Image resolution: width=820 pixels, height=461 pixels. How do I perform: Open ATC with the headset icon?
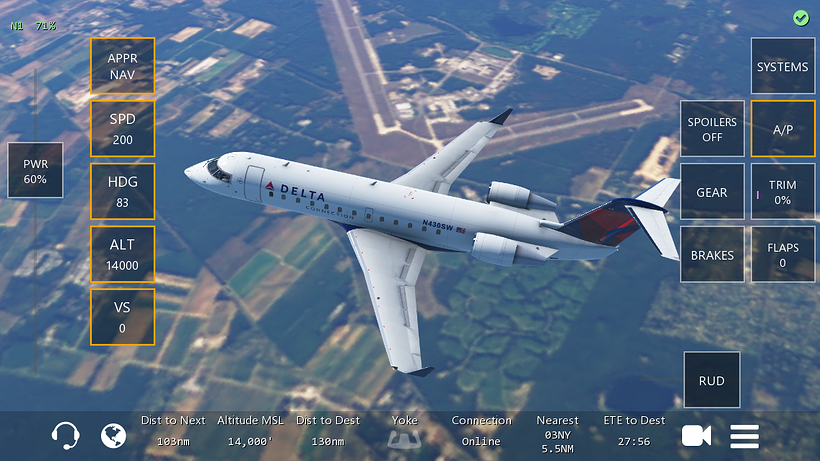66,436
